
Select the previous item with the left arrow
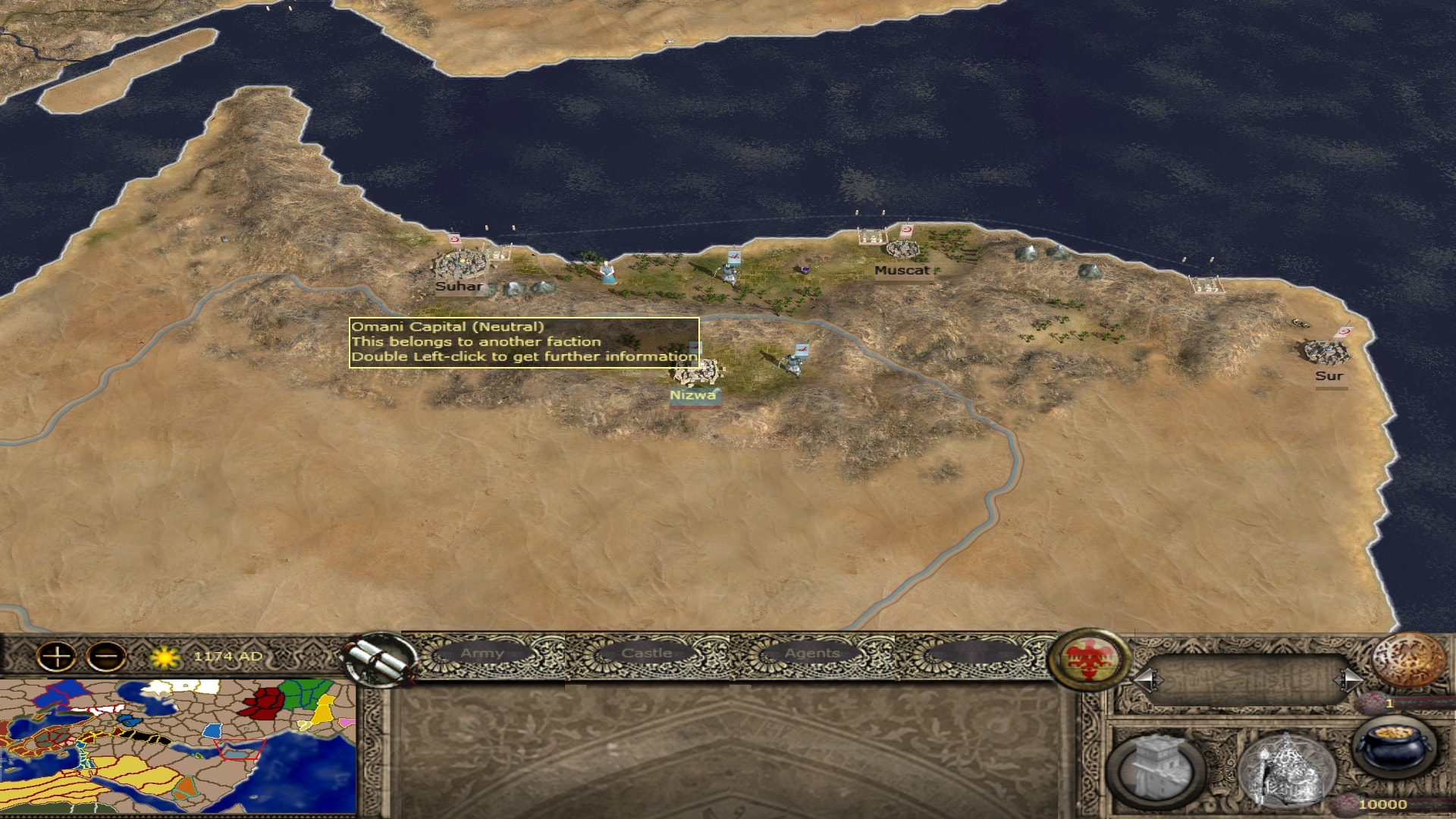tap(1146, 679)
